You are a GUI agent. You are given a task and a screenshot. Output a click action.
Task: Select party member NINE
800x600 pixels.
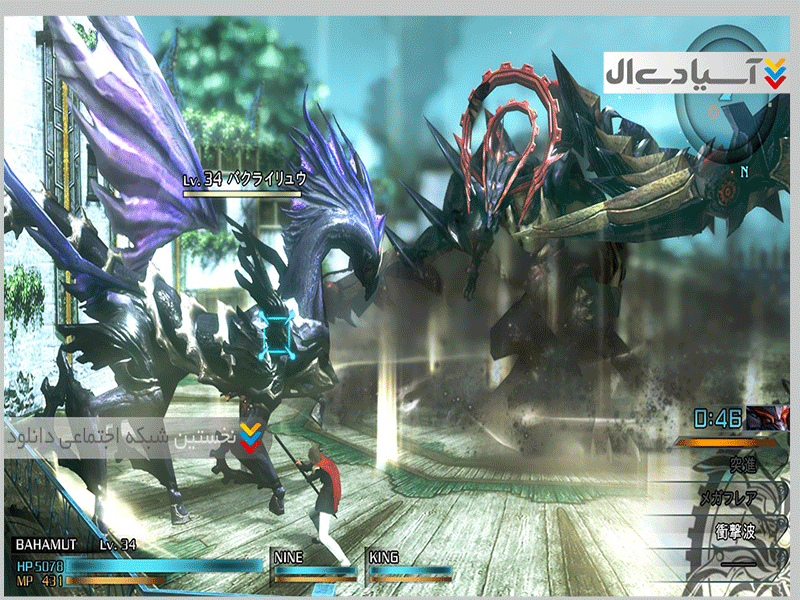pyautogui.click(x=312, y=564)
